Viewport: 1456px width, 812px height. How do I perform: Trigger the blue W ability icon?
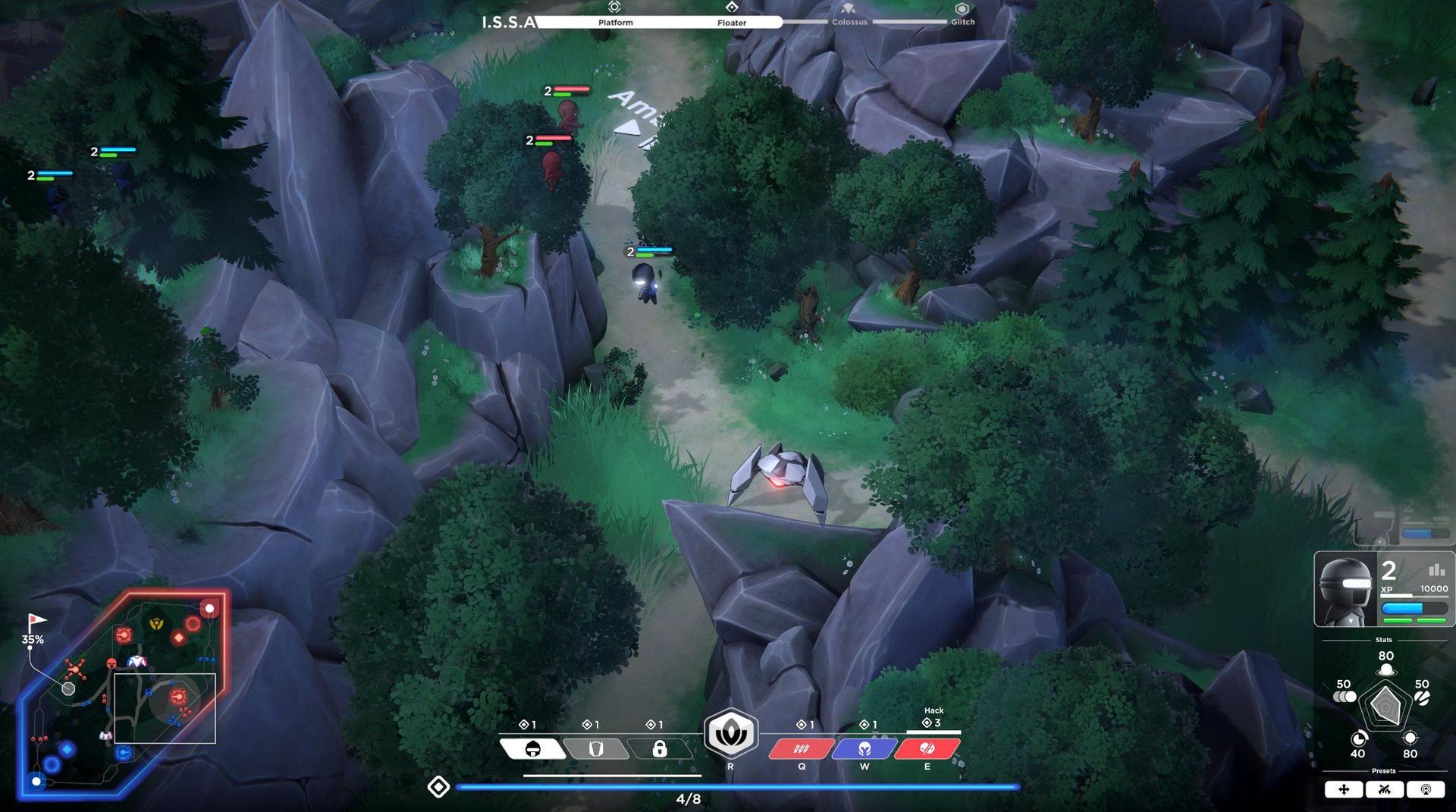pos(863,749)
